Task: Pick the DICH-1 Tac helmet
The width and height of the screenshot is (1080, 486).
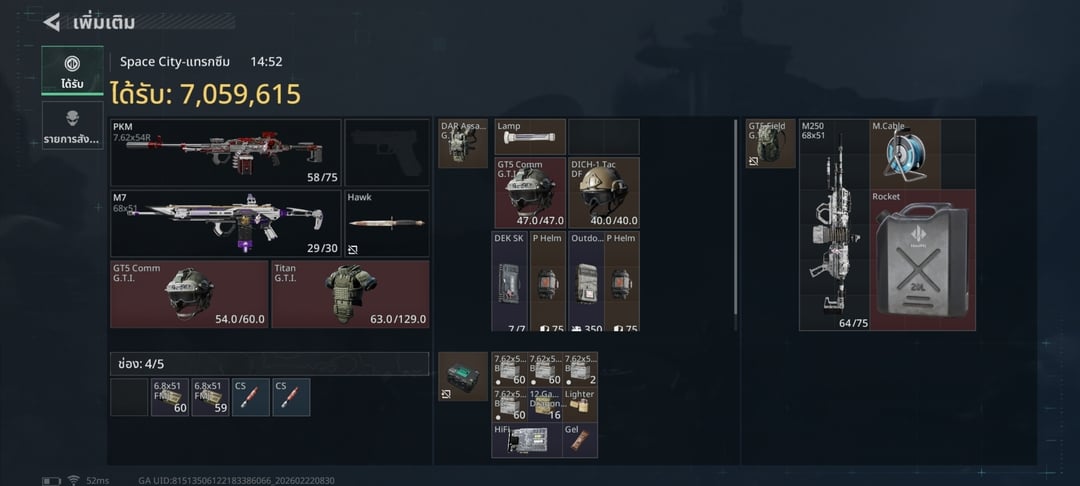Action: pyautogui.click(x=603, y=192)
